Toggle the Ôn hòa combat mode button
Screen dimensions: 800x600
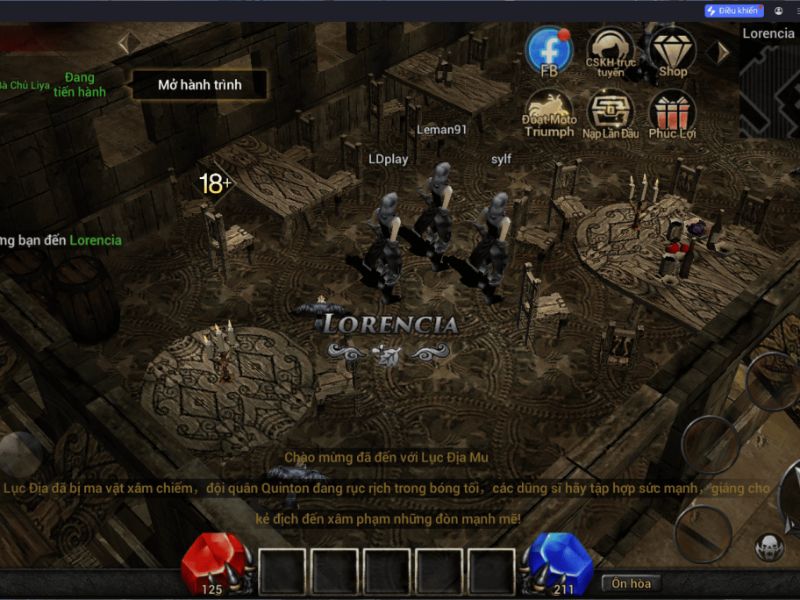(x=631, y=582)
